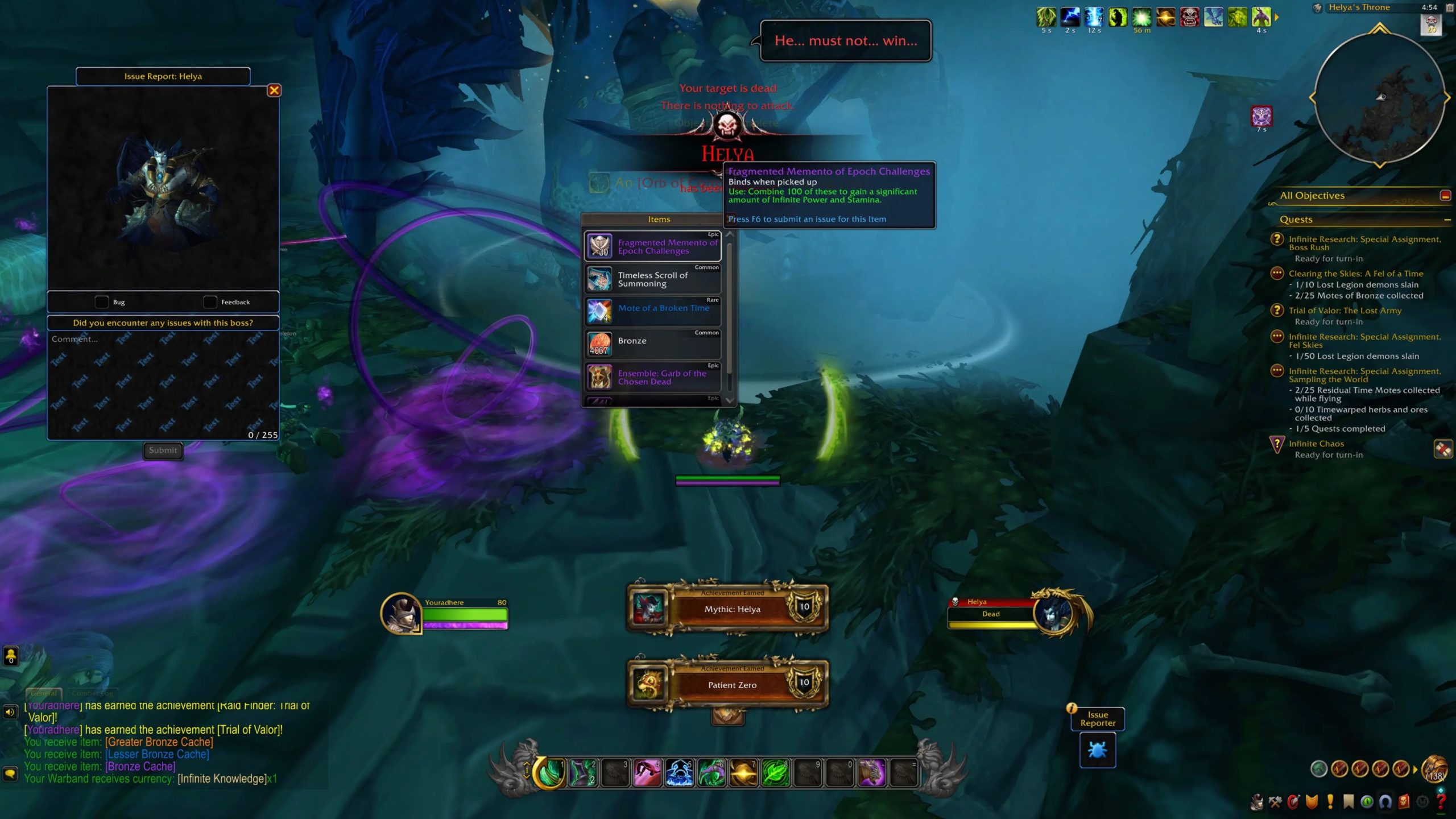Close the Issue Report: Helya window
Image resolution: width=1456 pixels, height=819 pixels.
click(x=274, y=90)
